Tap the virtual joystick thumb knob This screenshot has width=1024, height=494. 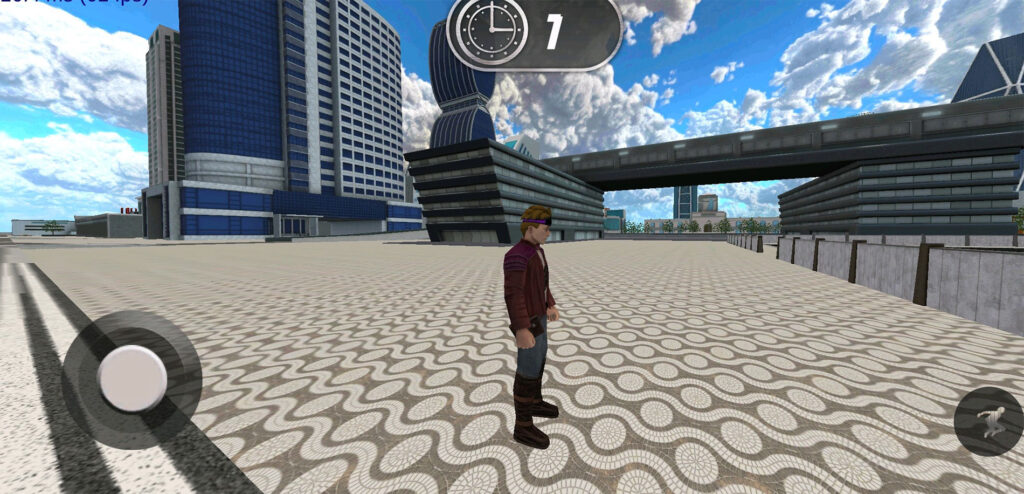(x=132, y=378)
